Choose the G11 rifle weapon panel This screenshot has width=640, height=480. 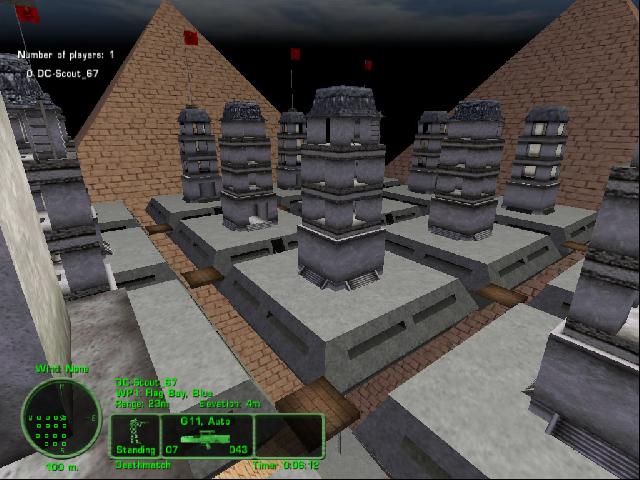coord(206,435)
